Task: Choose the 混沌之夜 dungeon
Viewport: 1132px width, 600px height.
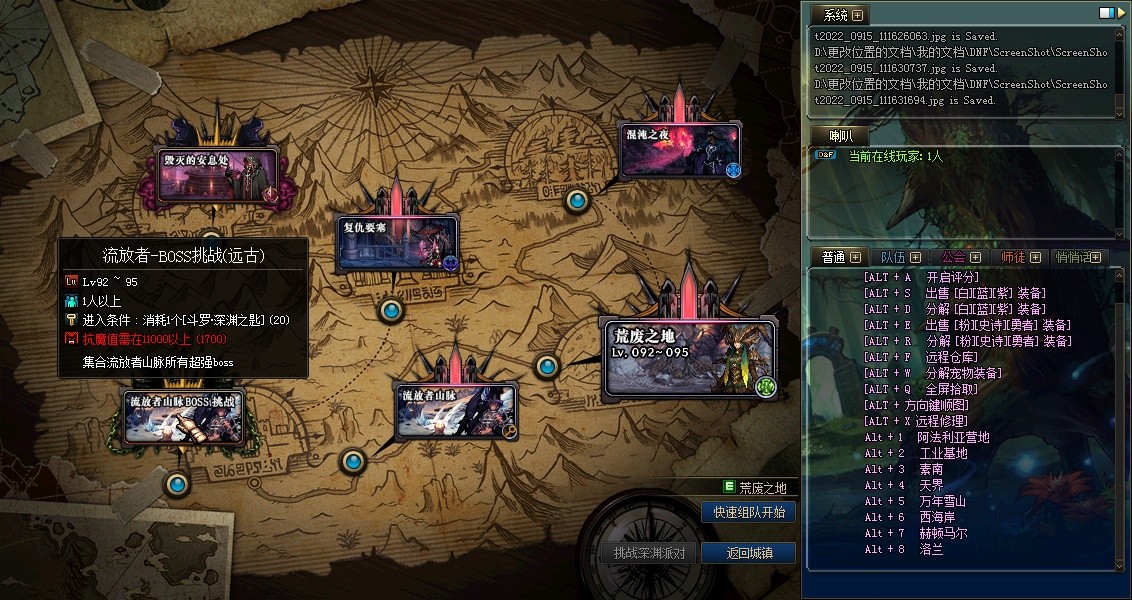Action: (679, 151)
